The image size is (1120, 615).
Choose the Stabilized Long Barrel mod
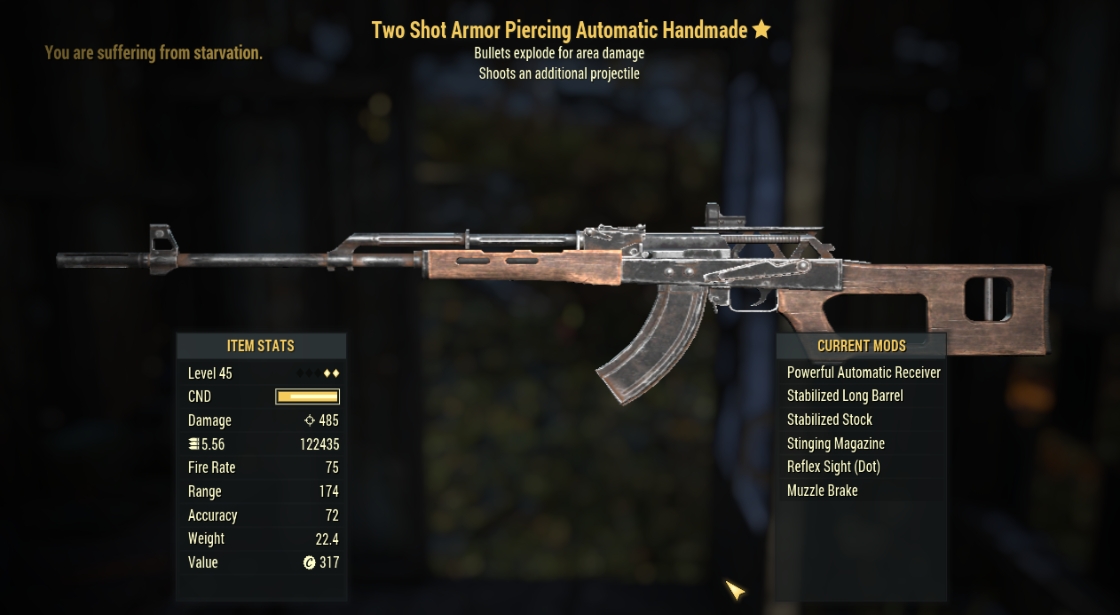844,396
